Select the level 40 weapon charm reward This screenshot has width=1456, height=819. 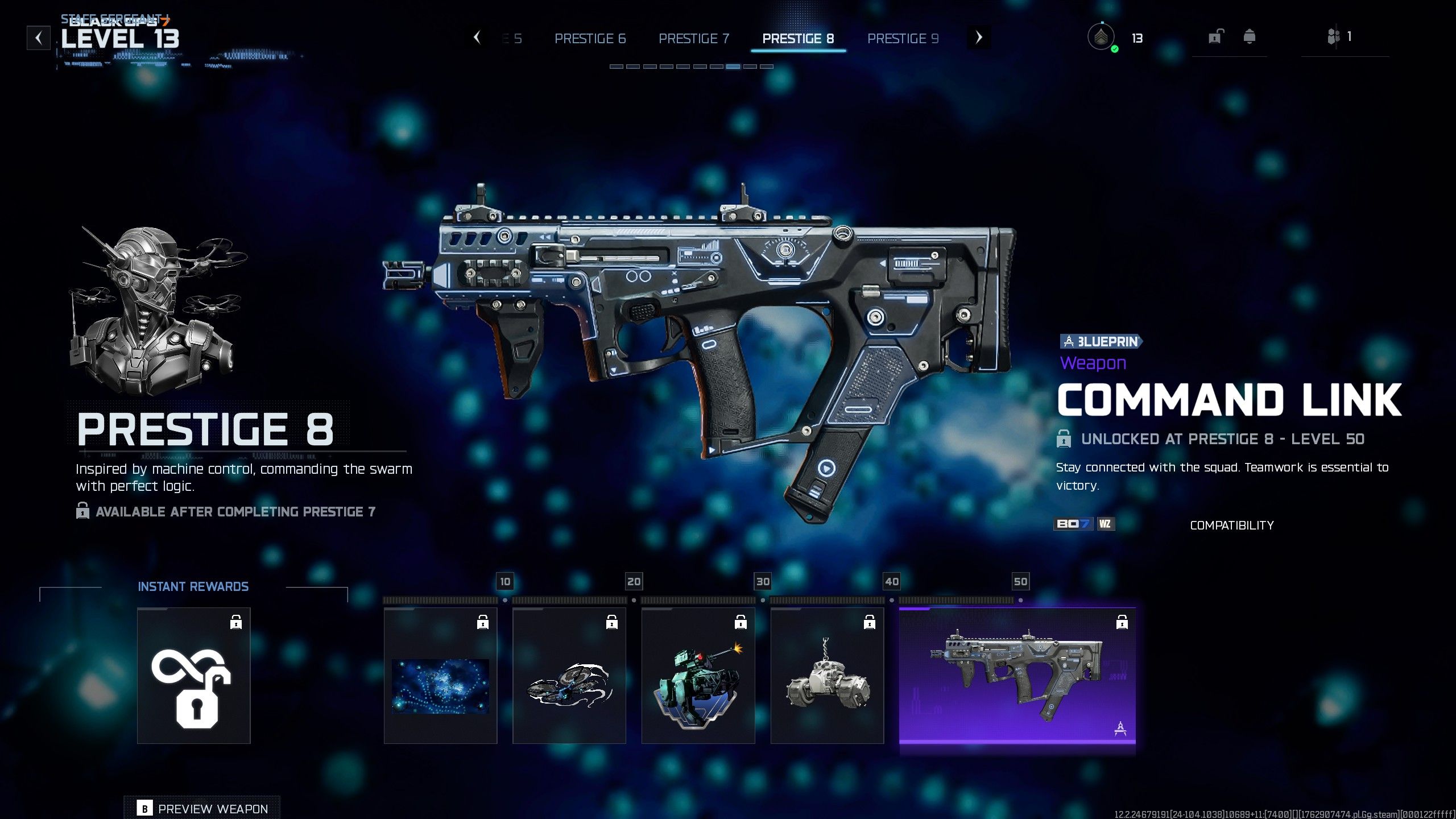coord(827,676)
